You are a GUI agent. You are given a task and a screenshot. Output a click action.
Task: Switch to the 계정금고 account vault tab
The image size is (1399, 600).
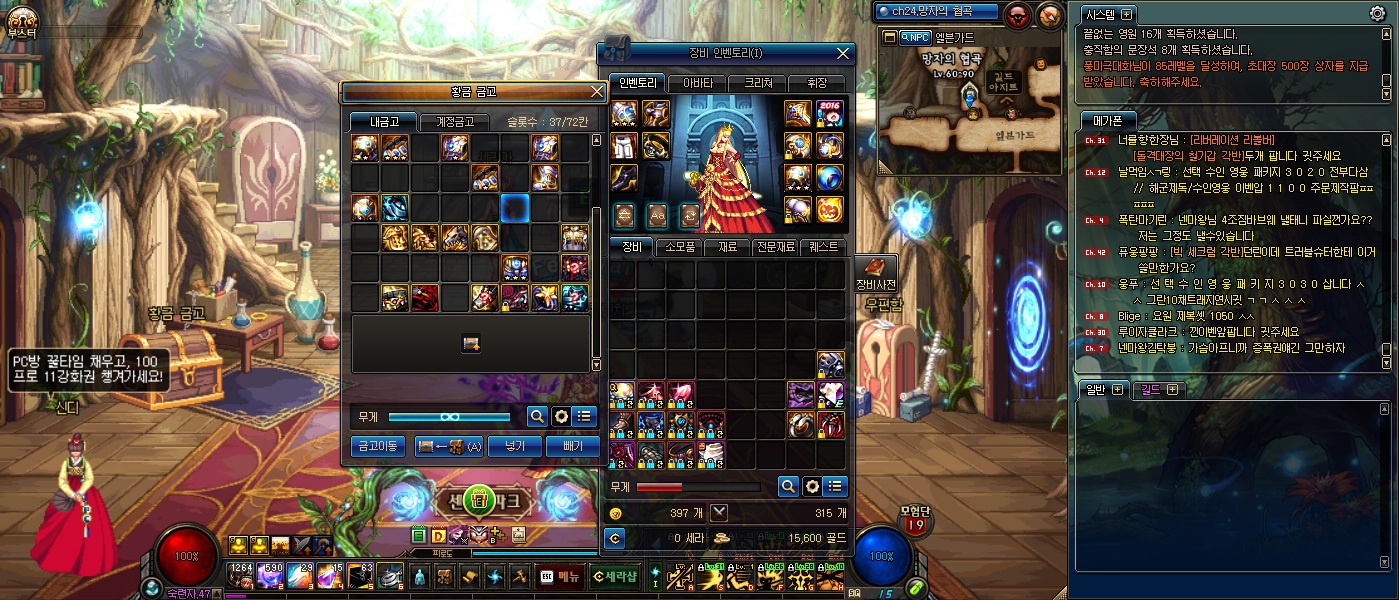click(454, 122)
